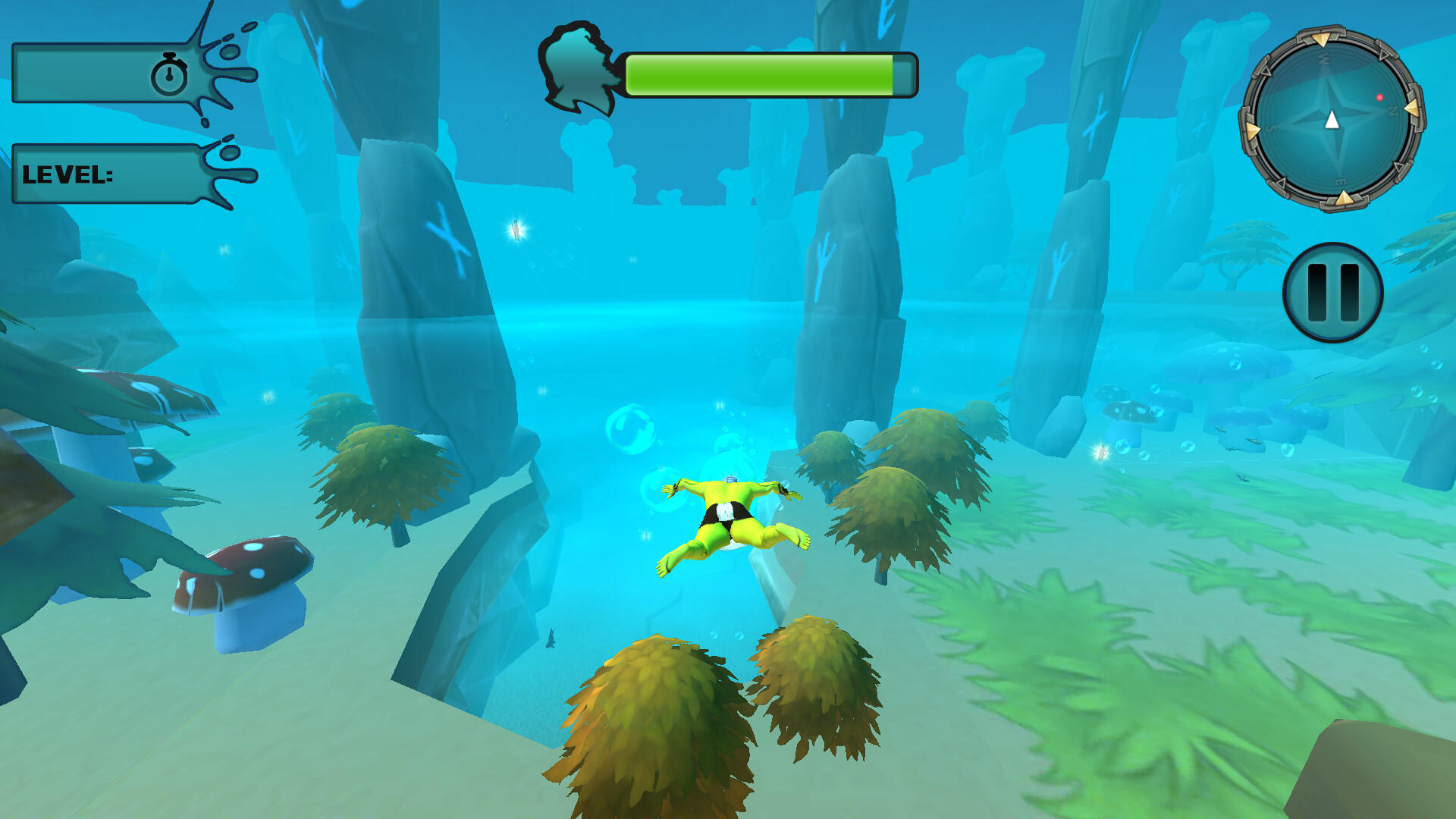Select the LEVEL label text
Viewport: 1456px width, 819px height.
click(x=68, y=176)
